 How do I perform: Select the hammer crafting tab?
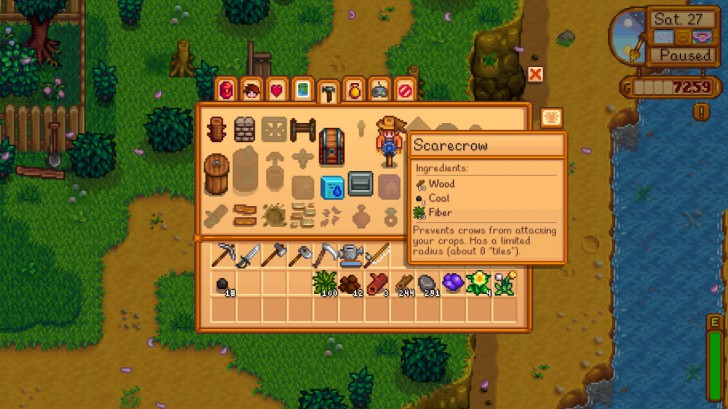pyautogui.click(x=328, y=92)
